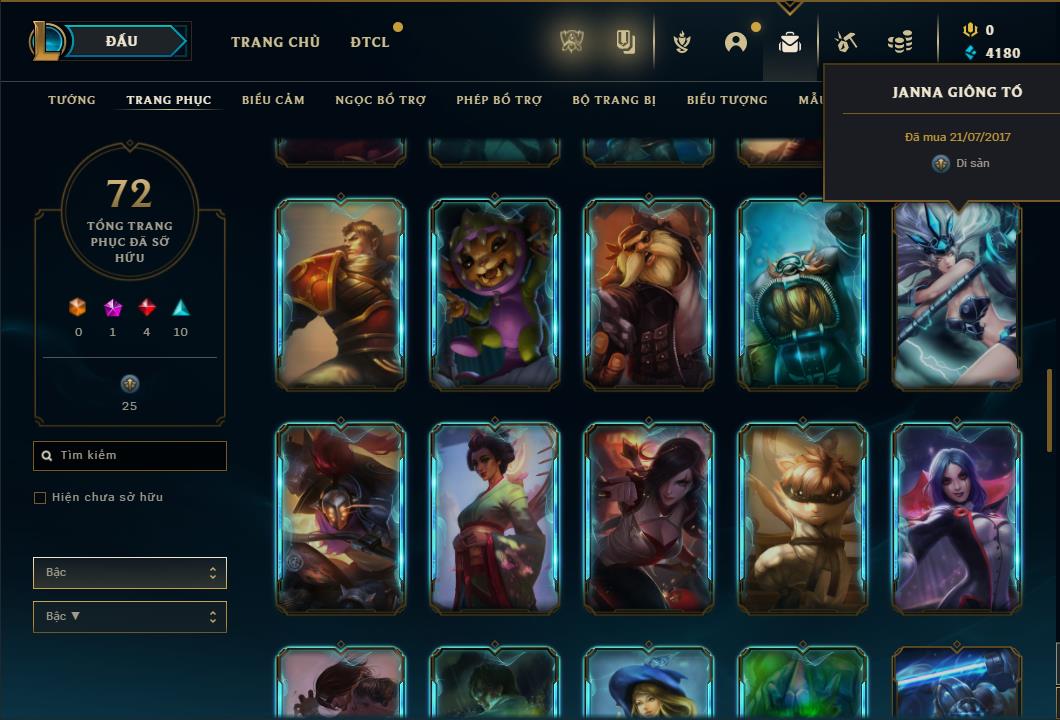Screen dimensions: 1060x720
Task: Switch to the PHÉP BỔ TRỢ tab
Action: point(499,100)
